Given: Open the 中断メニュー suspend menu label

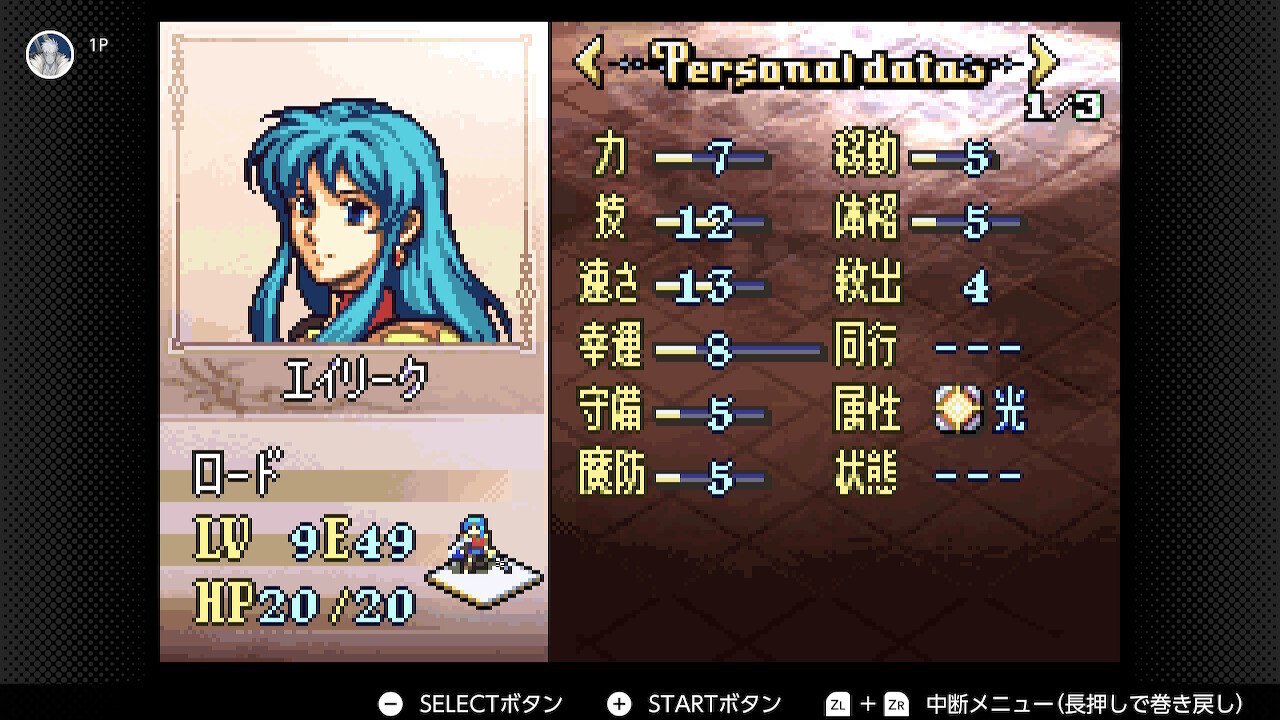Looking at the screenshot, I should click(1088, 702).
